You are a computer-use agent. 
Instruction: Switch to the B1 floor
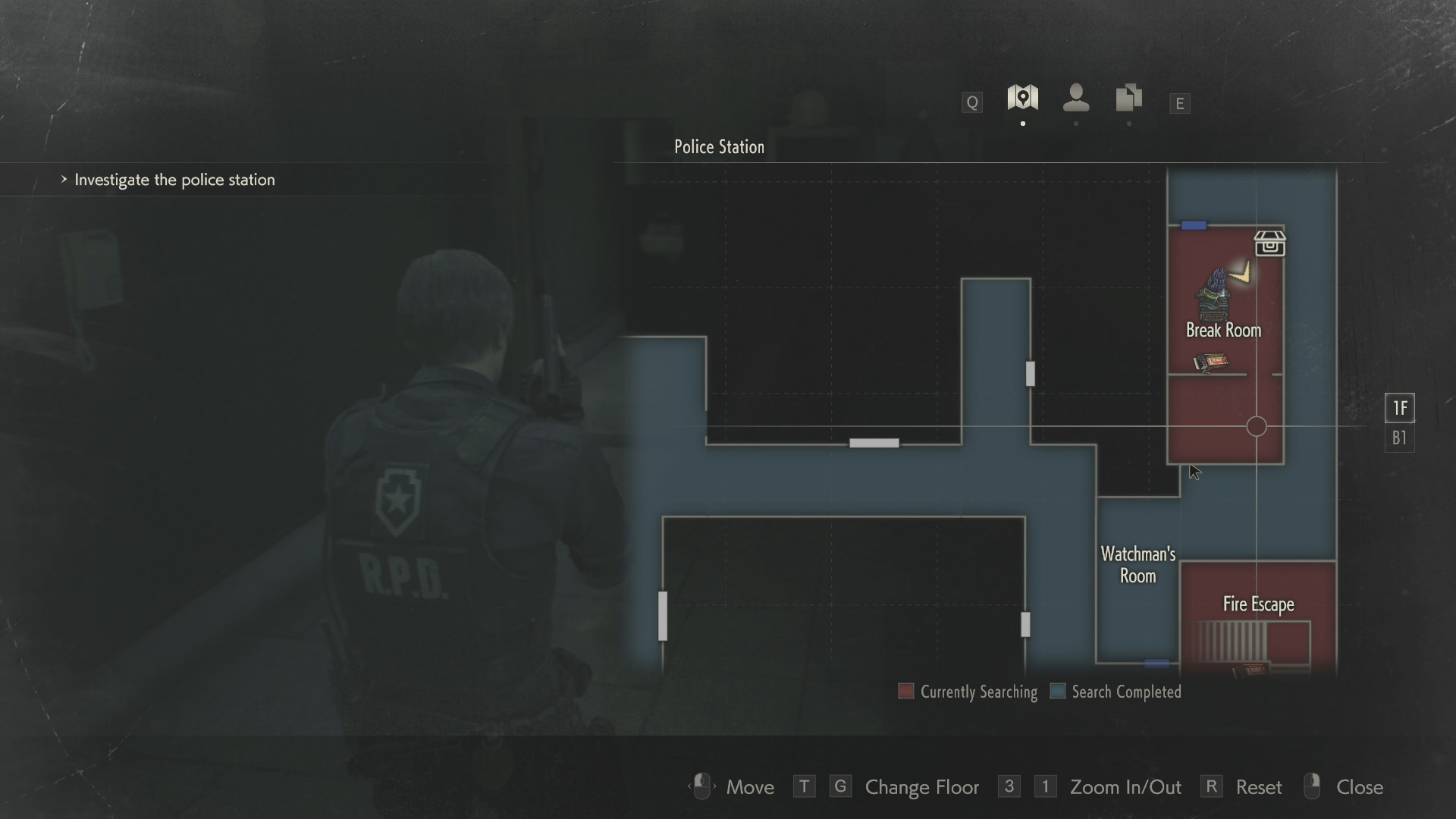(x=1399, y=438)
